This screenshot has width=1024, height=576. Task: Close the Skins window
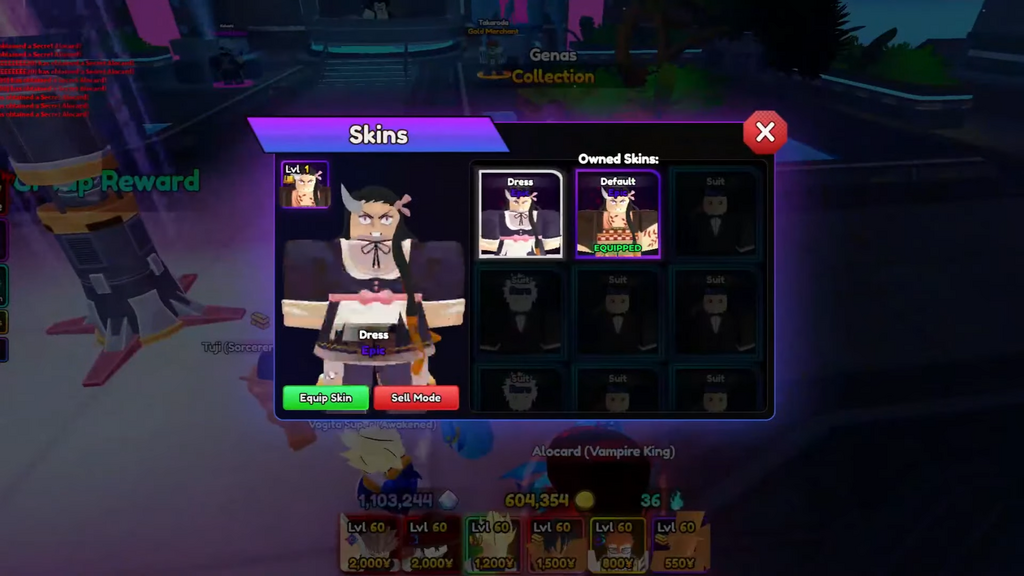pyautogui.click(x=765, y=132)
